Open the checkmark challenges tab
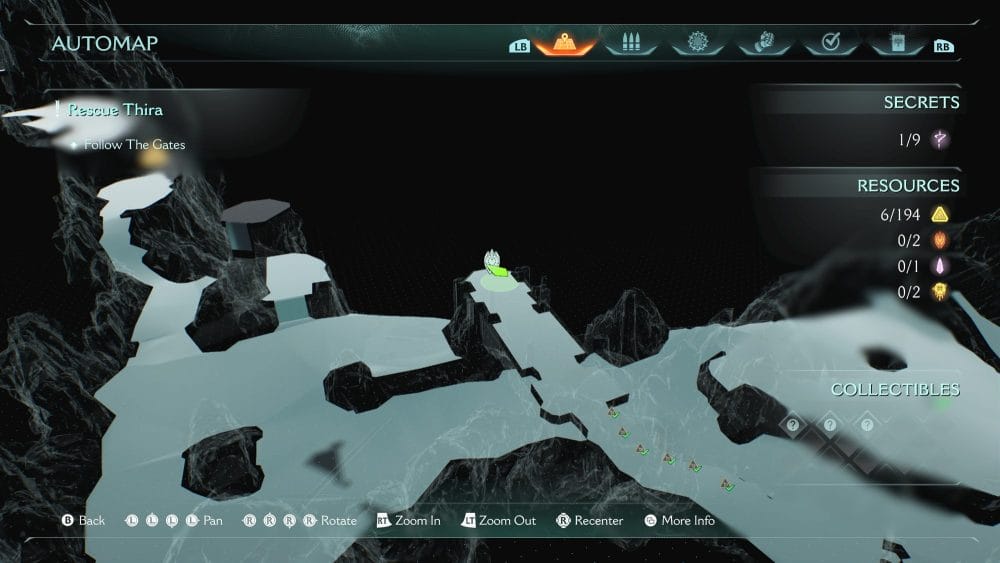The height and width of the screenshot is (563, 1000). click(829, 43)
